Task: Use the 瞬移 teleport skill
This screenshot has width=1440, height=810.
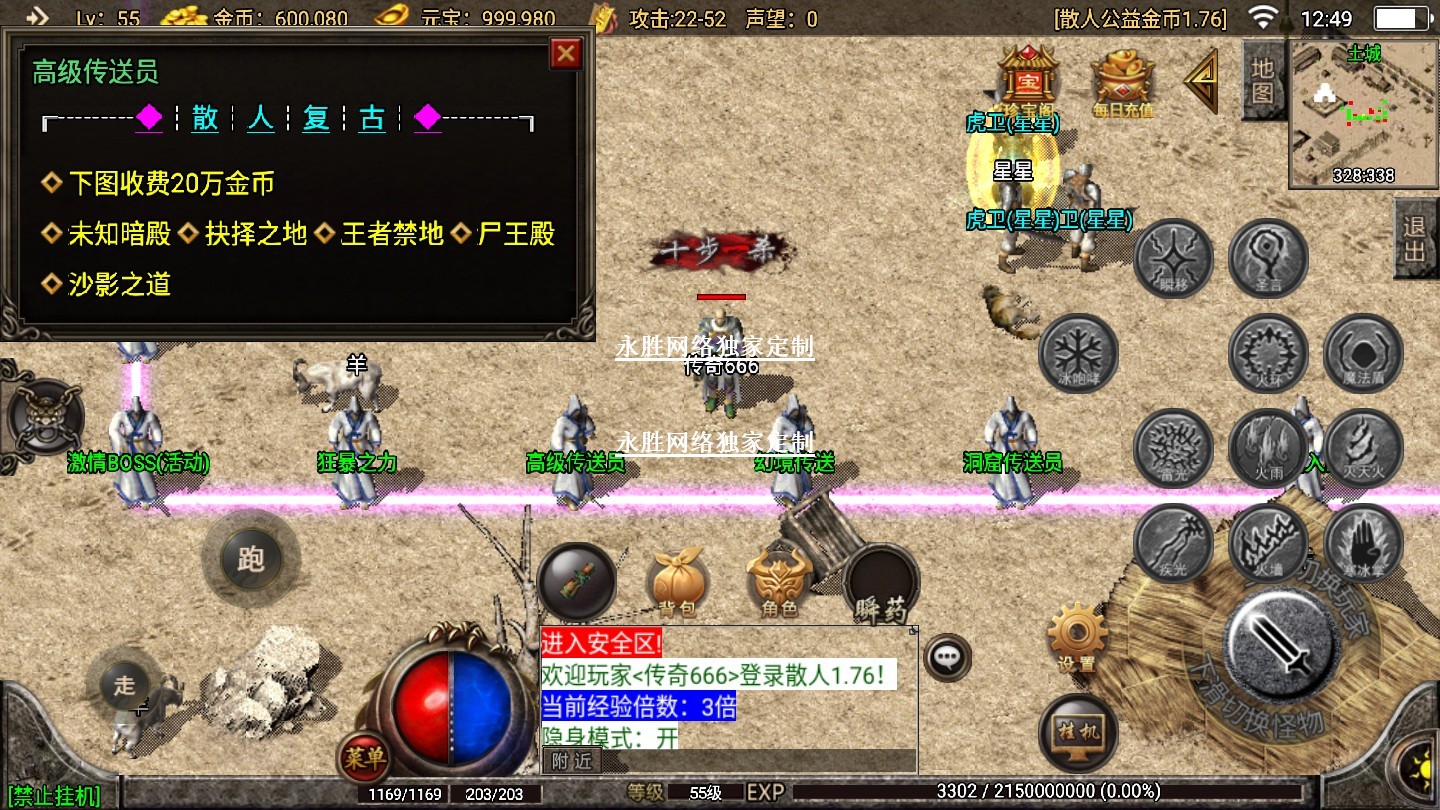Action: [1173, 259]
